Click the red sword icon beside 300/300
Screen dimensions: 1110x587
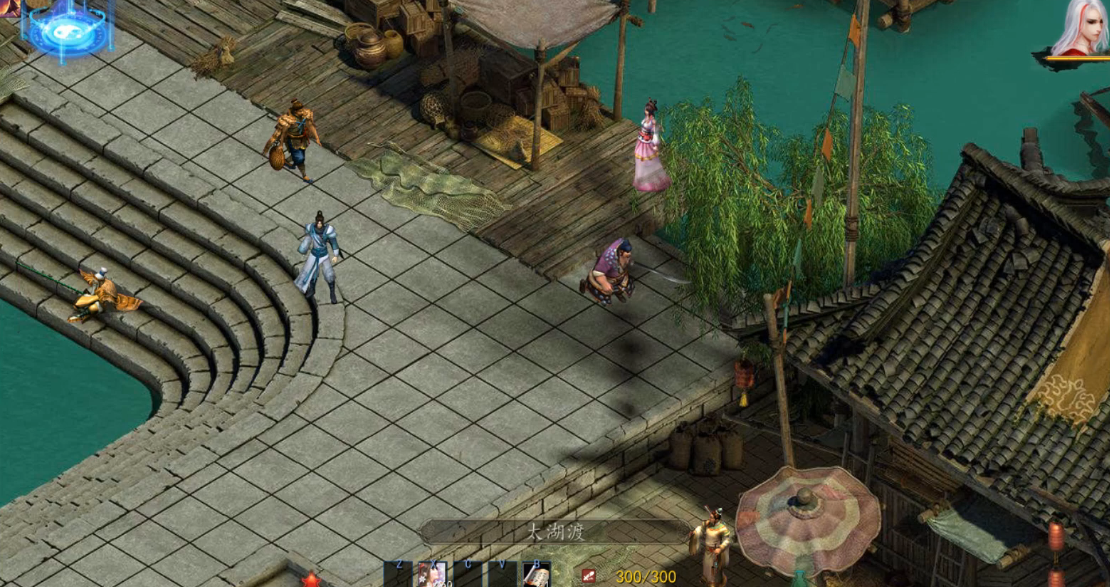tap(590, 576)
